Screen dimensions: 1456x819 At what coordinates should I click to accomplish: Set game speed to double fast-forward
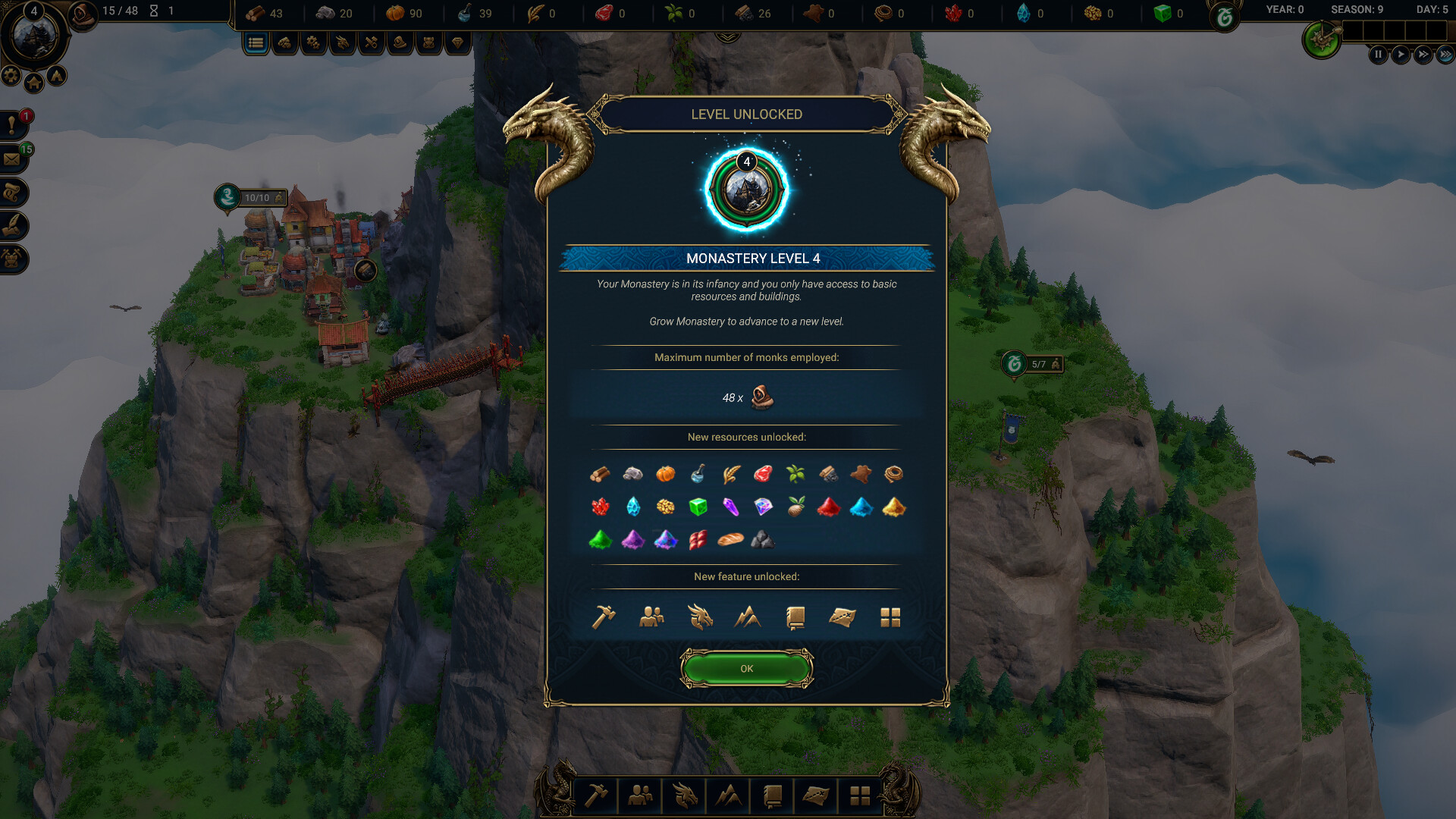(1423, 55)
